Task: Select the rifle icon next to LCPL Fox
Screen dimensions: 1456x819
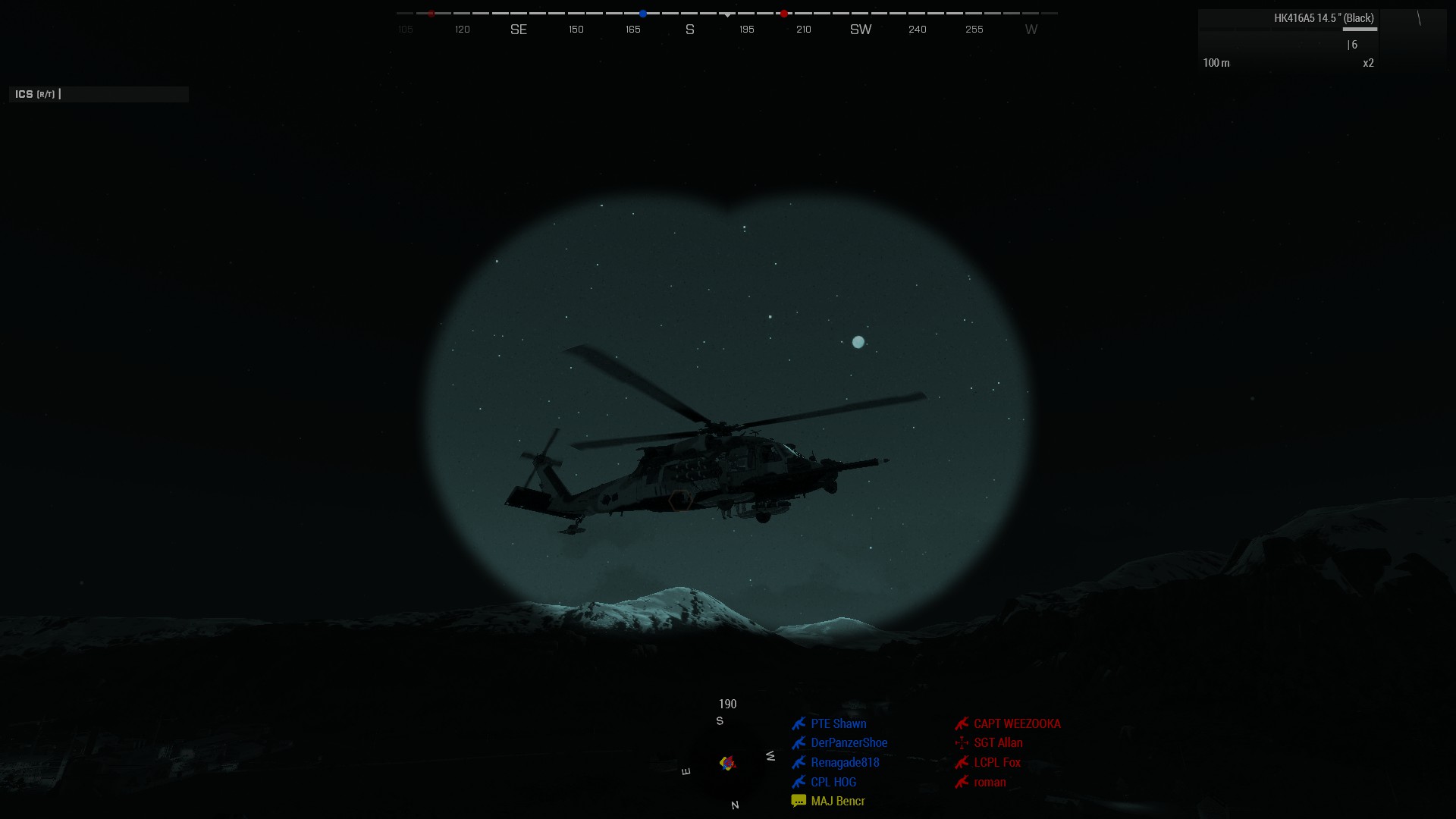Action: (x=962, y=763)
